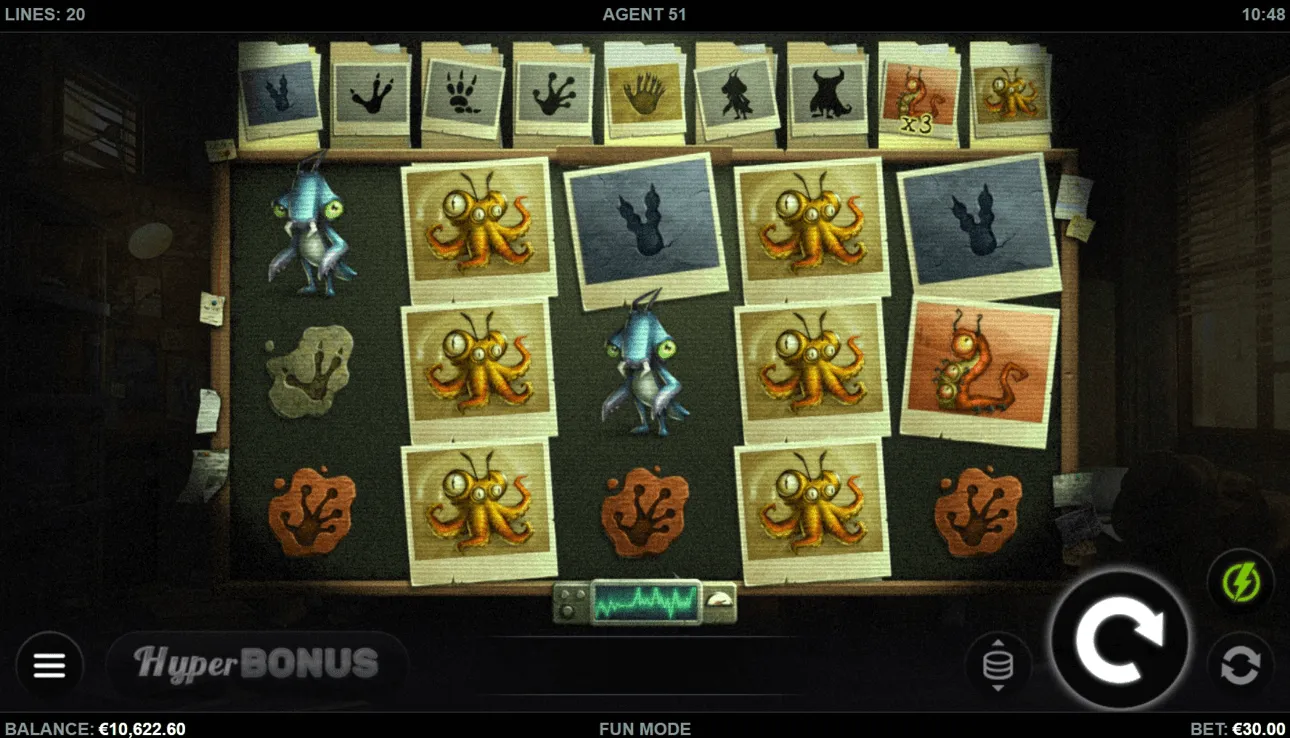Enable quick spin via the lightning icon

point(1240,581)
